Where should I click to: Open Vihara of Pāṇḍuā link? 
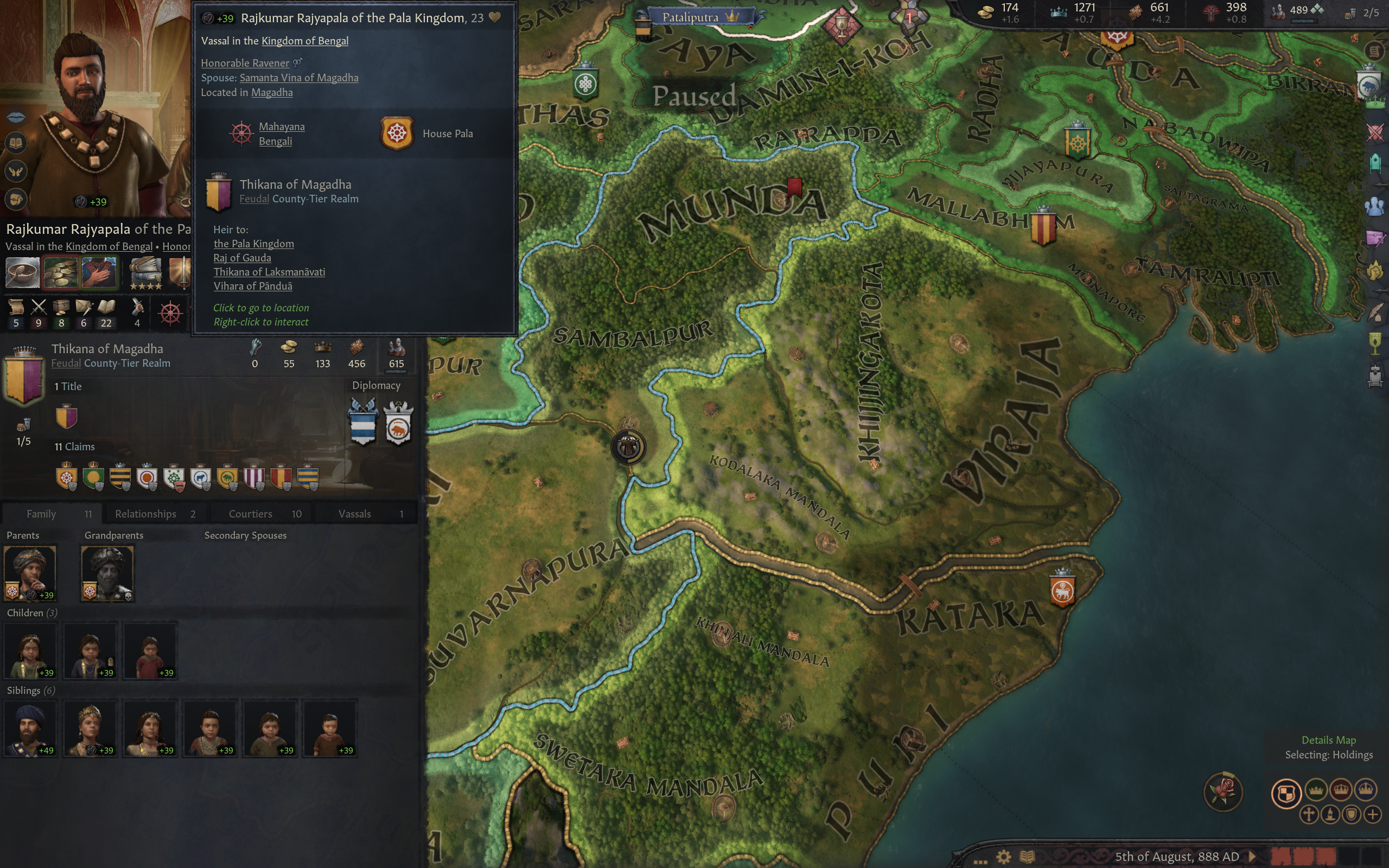tap(252, 286)
